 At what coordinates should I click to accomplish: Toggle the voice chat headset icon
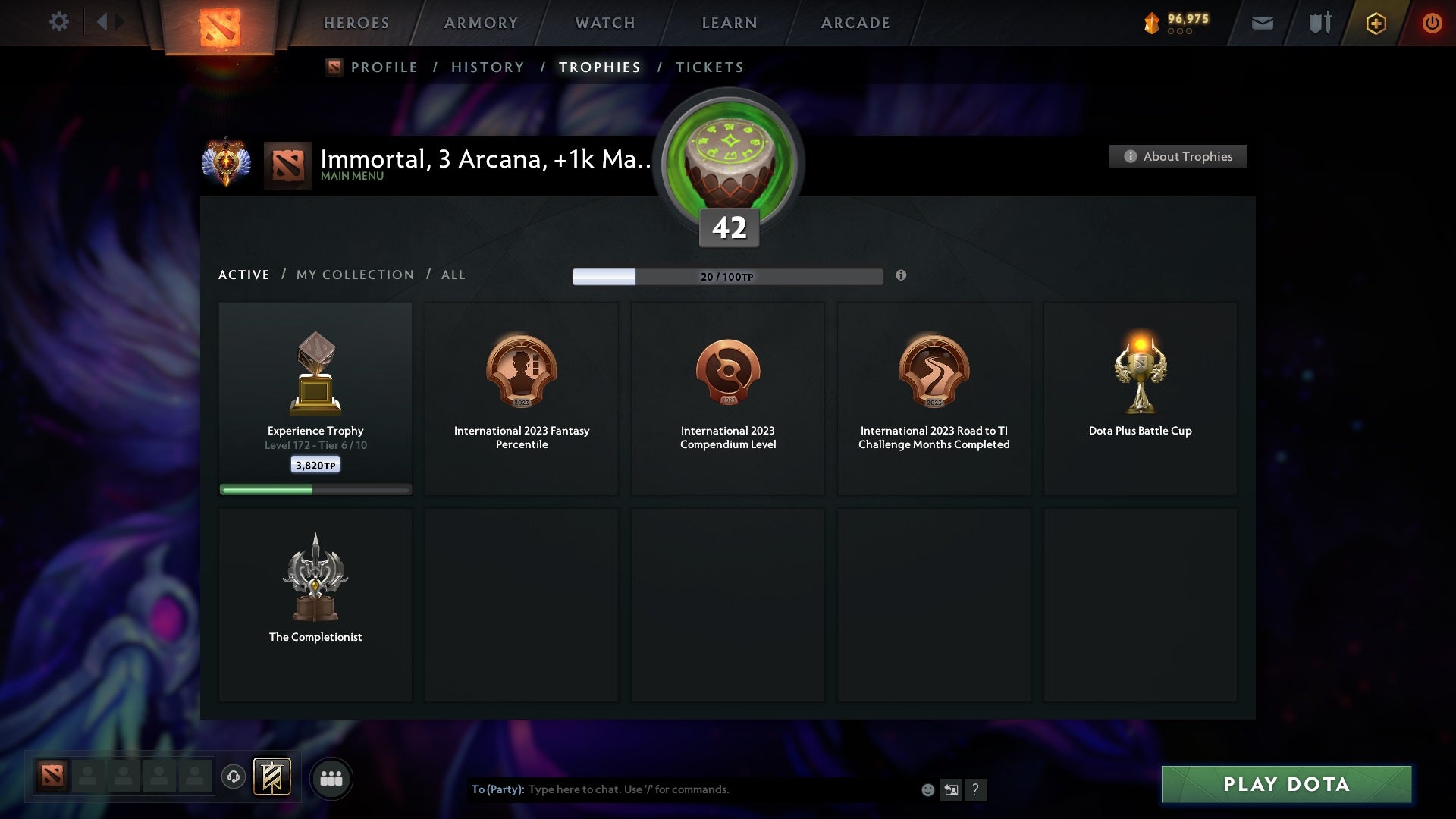(233, 778)
